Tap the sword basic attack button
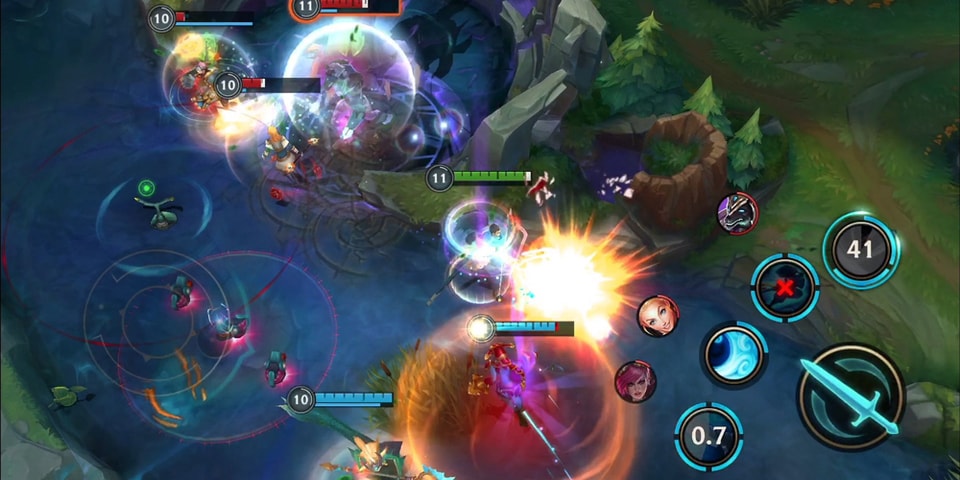 pos(850,396)
